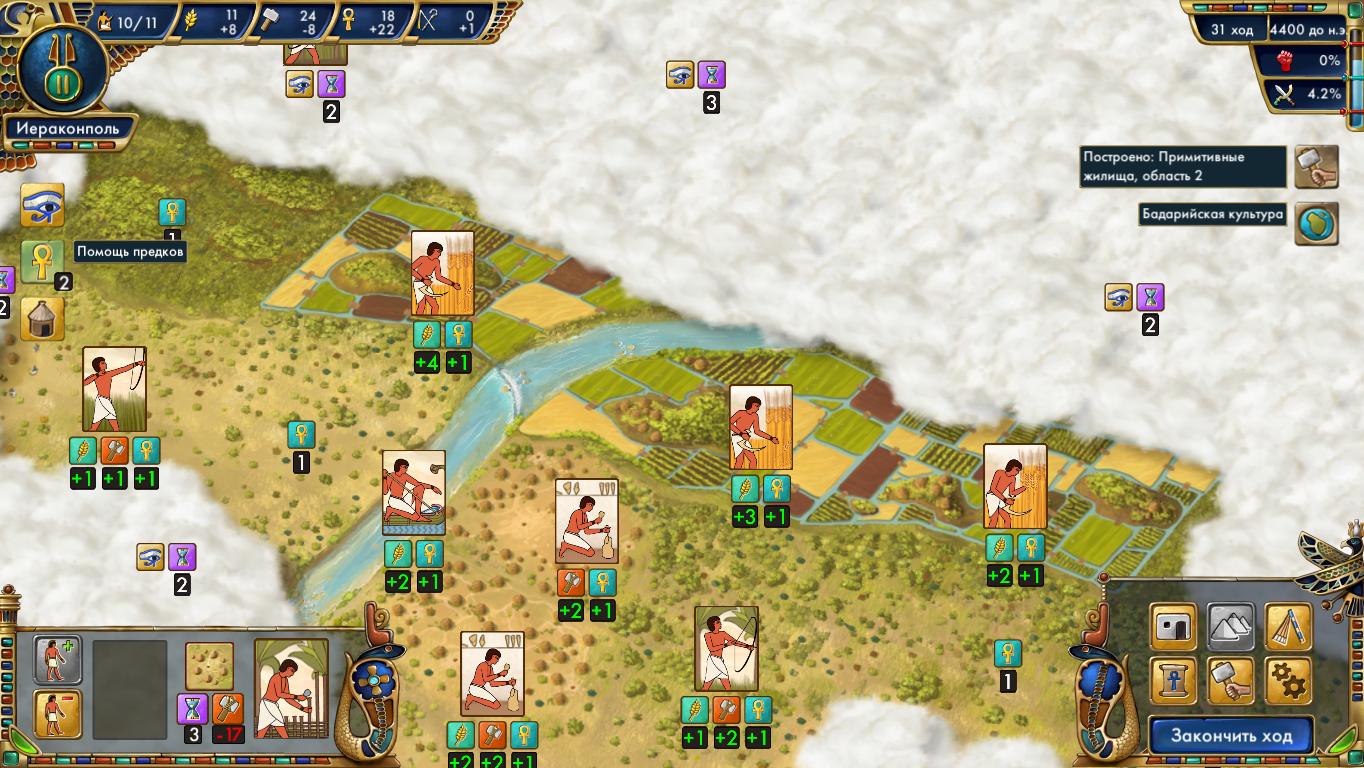The height and width of the screenshot is (768, 1364).
Task: Open the hammer-in-fist construction panel
Action: (1231, 681)
